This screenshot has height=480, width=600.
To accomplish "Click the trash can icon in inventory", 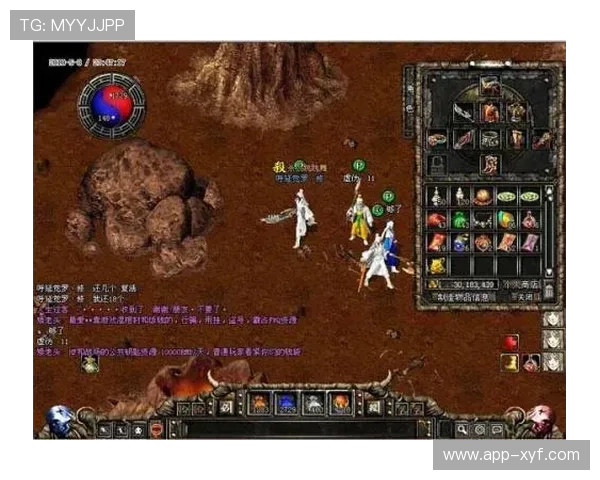I will [x=548, y=291].
